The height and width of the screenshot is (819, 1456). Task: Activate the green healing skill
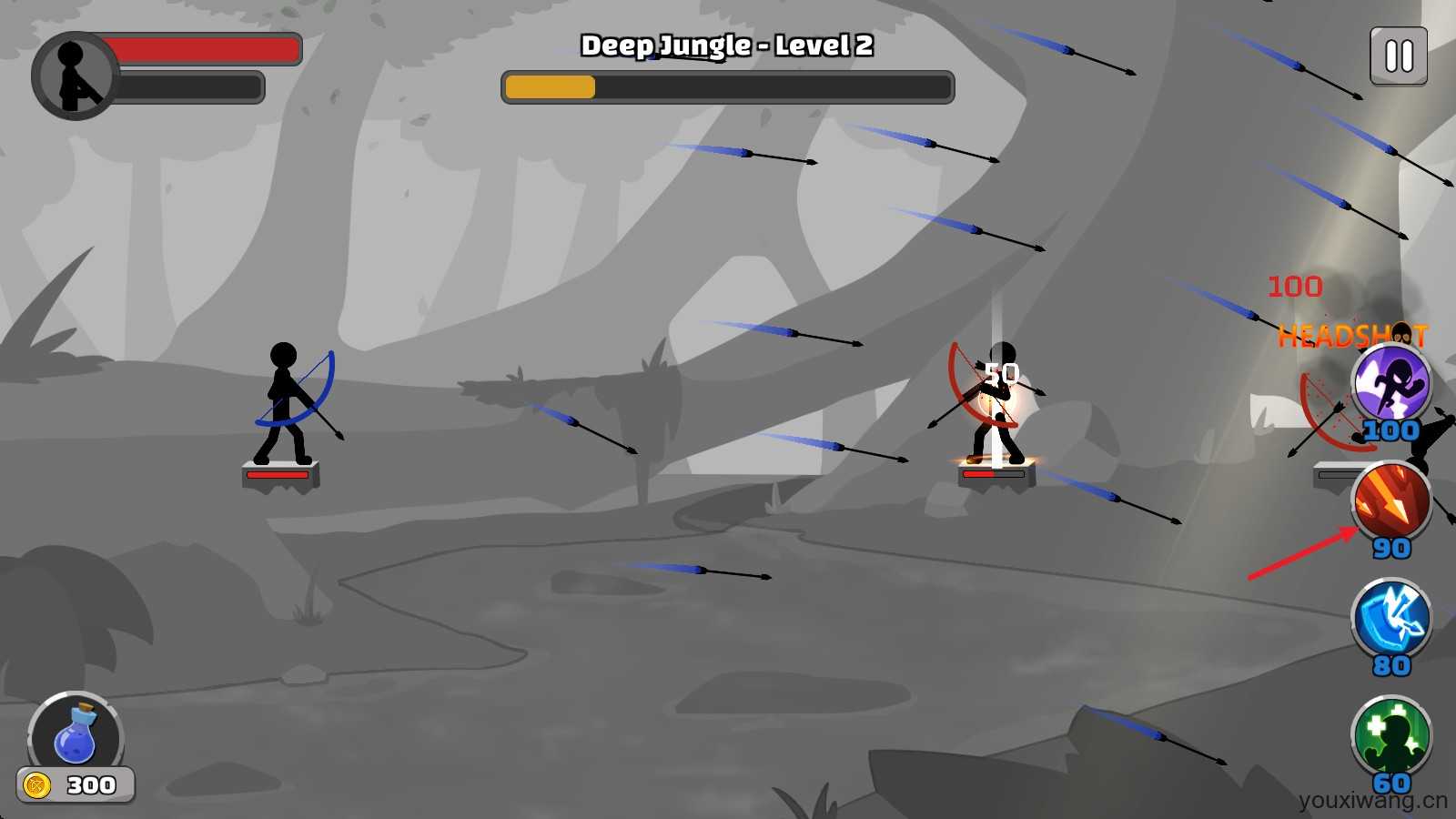coord(1390,736)
